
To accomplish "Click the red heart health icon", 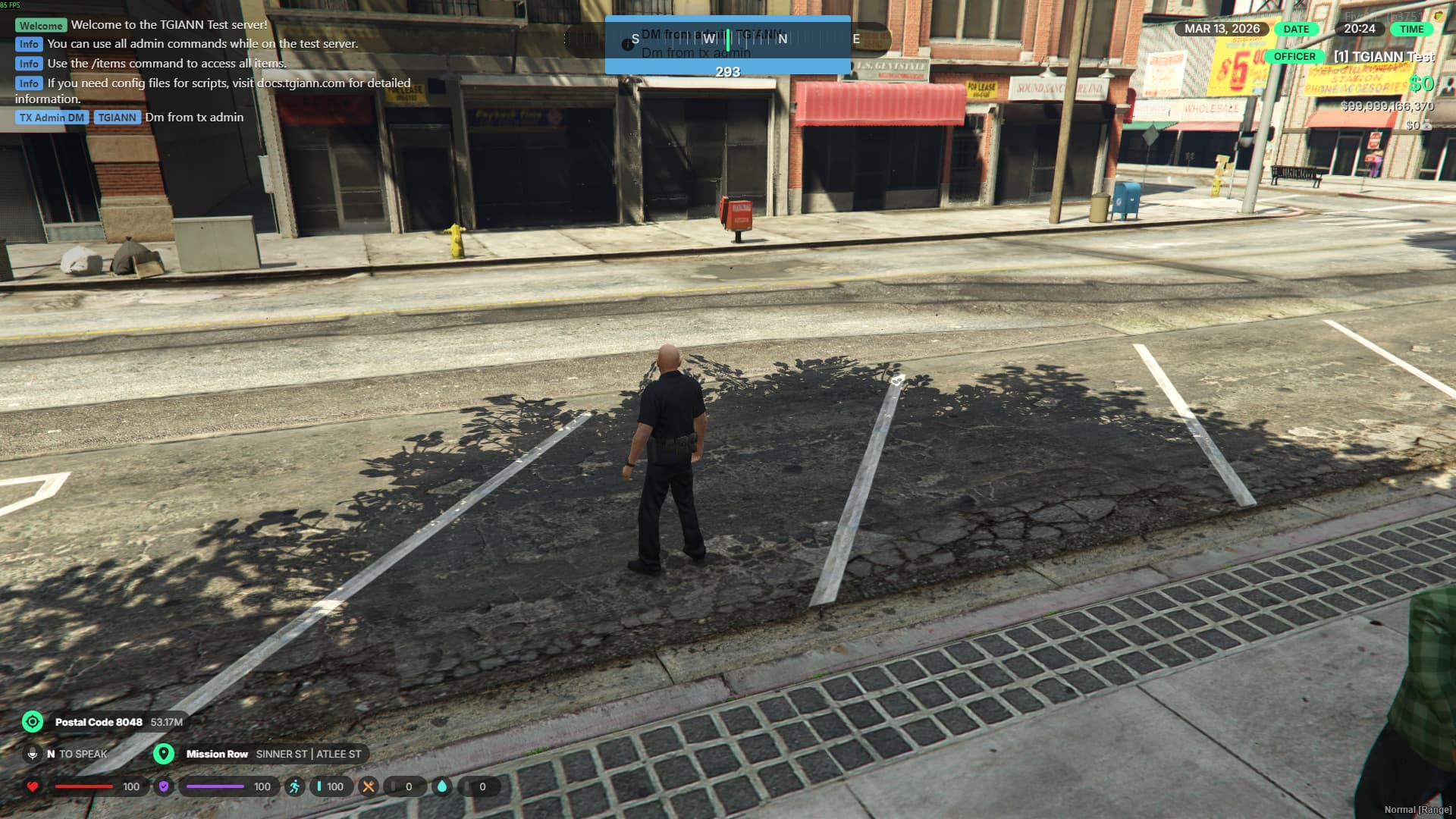I will pyautogui.click(x=33, y=786).
